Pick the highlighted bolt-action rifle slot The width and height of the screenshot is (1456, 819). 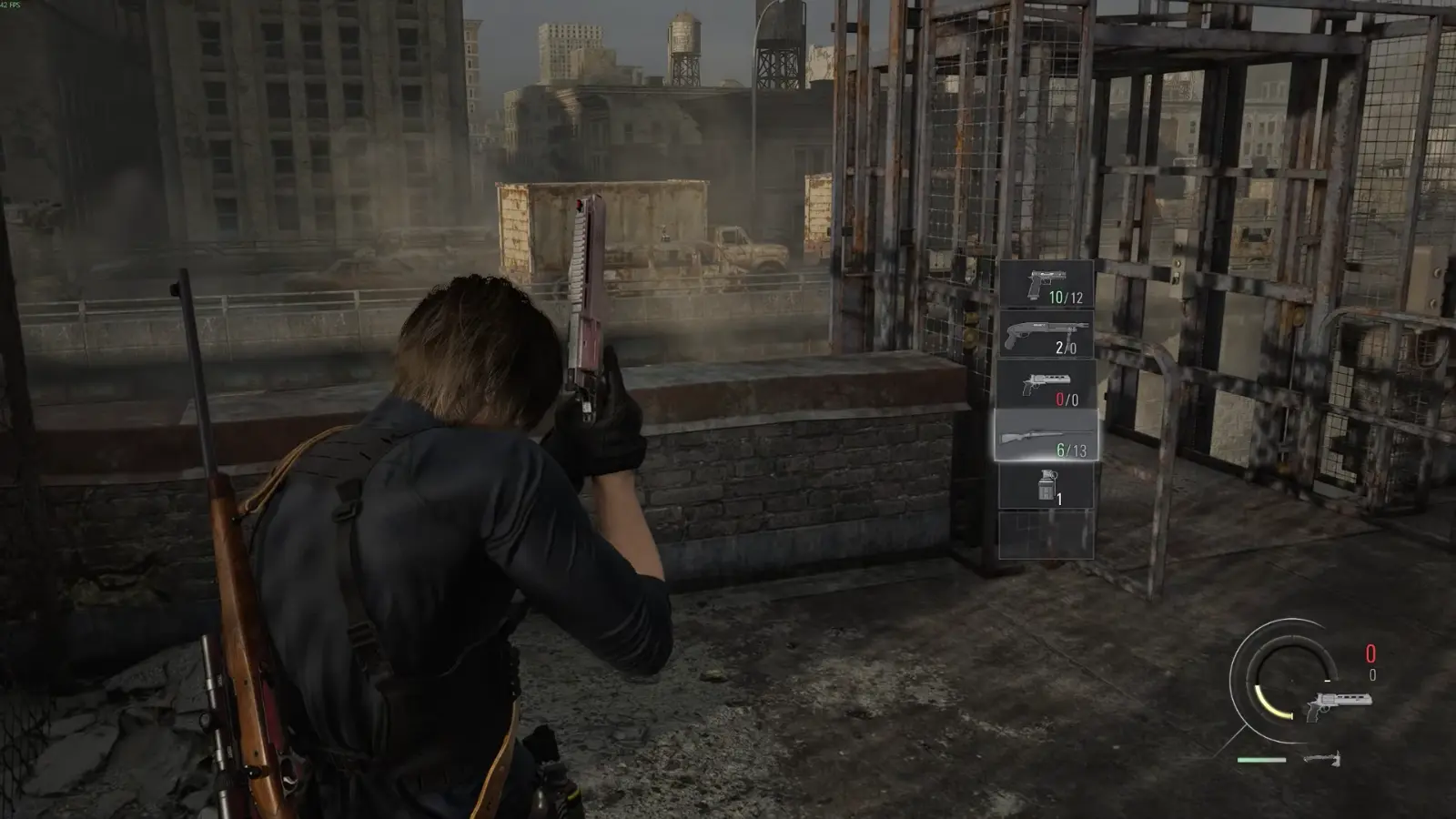[x=1046, y=436]
